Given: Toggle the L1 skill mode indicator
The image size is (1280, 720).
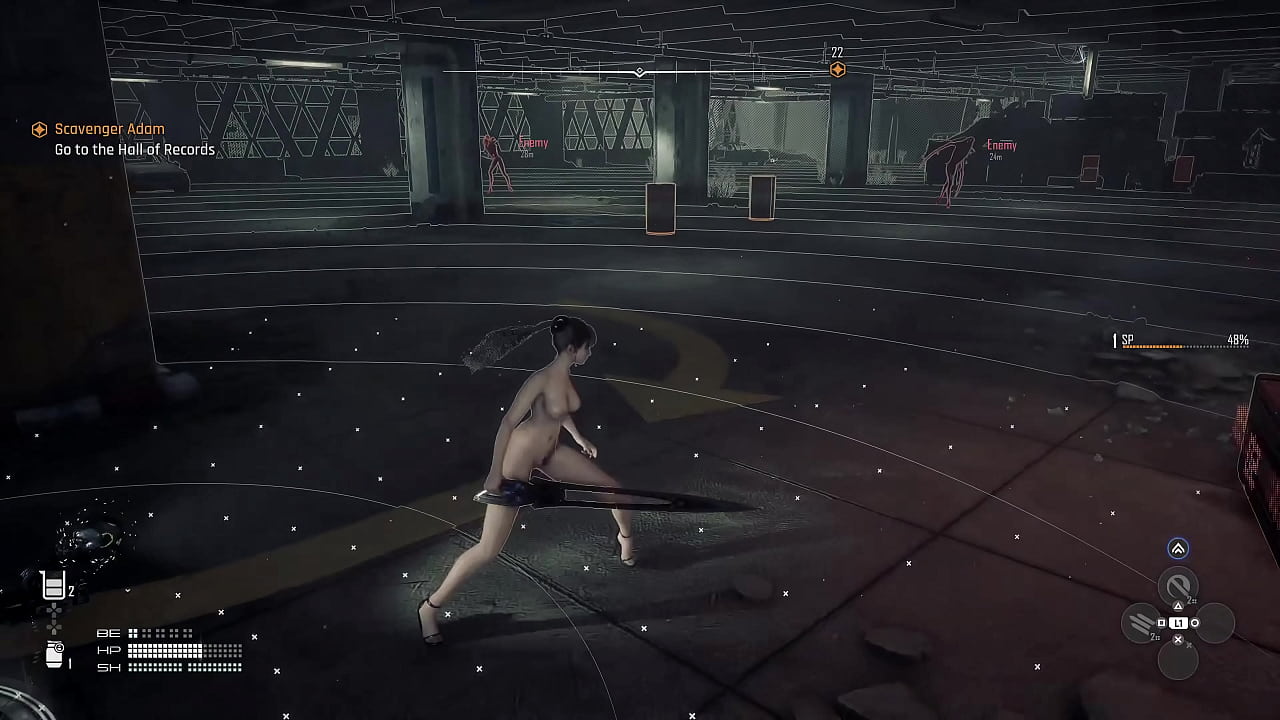Looking at the screenshot, I should 1178,622.
